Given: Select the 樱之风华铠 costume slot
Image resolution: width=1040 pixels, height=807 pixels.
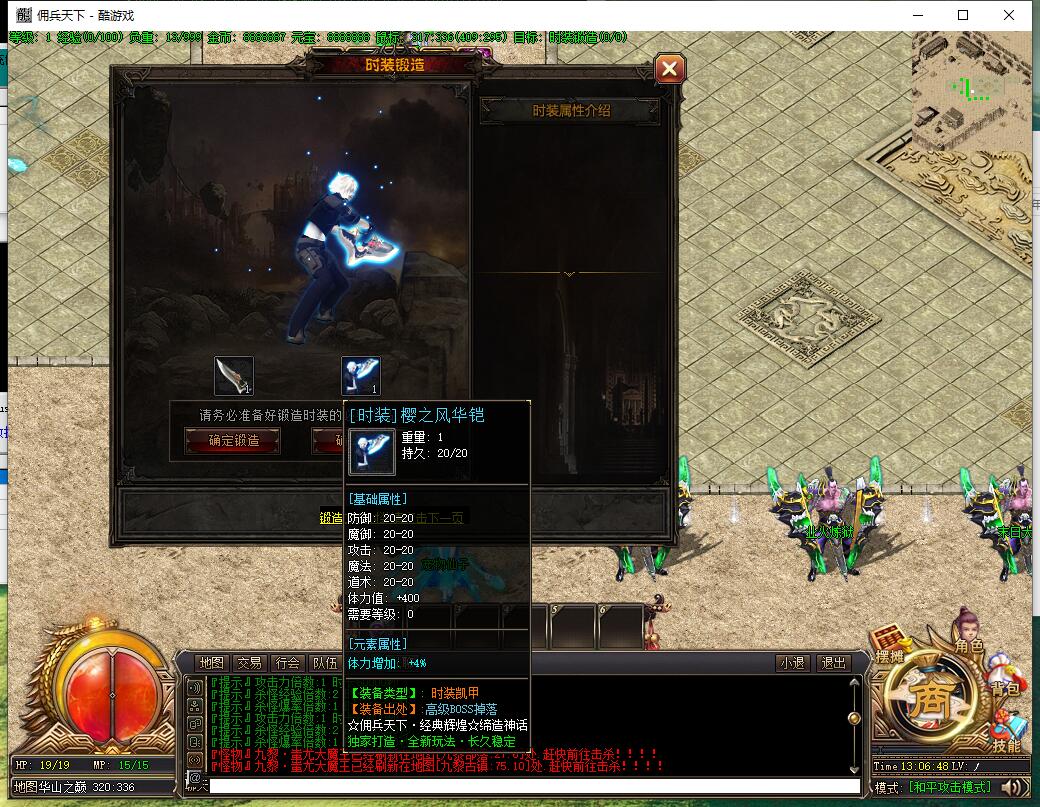Looking at the screenshot, I should coord(361,376).
